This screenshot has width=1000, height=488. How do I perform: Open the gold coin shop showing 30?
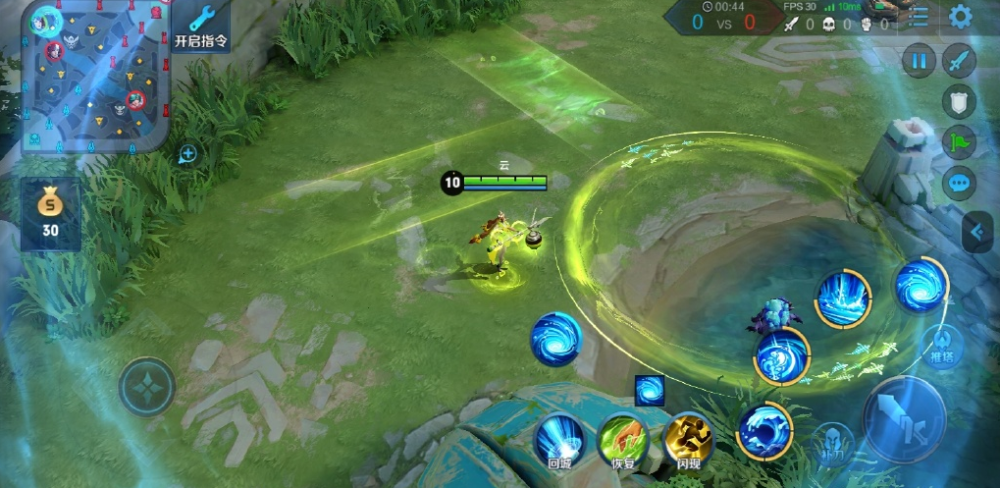click(49, 215)
